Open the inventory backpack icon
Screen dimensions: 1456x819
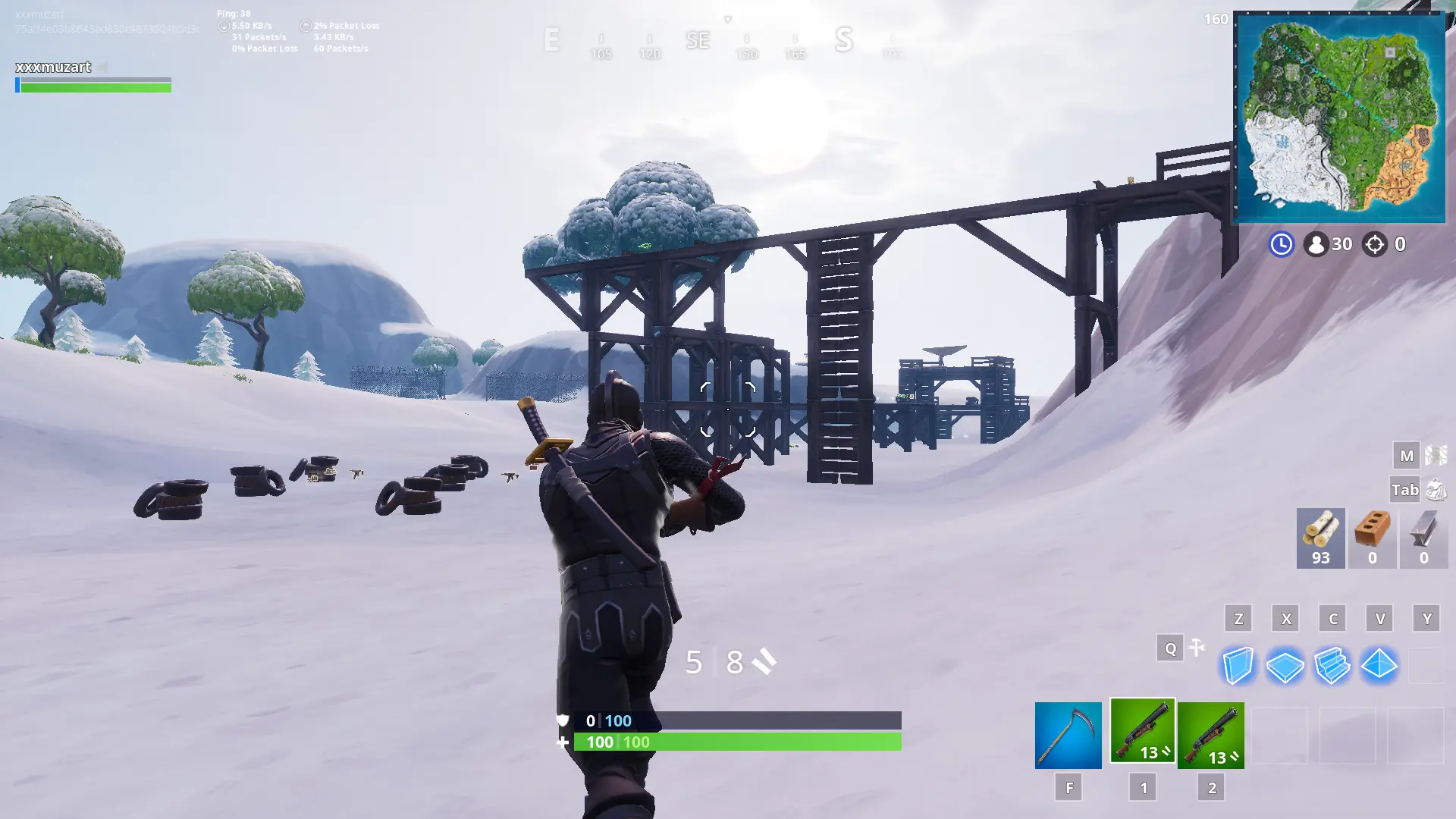click(1436, 490)
